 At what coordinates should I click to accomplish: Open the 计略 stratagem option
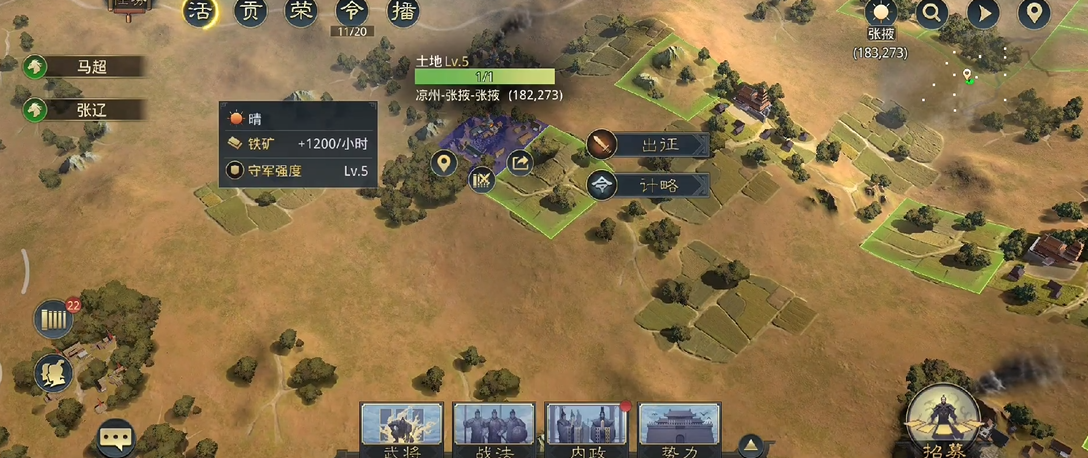(x=648, y=185)
